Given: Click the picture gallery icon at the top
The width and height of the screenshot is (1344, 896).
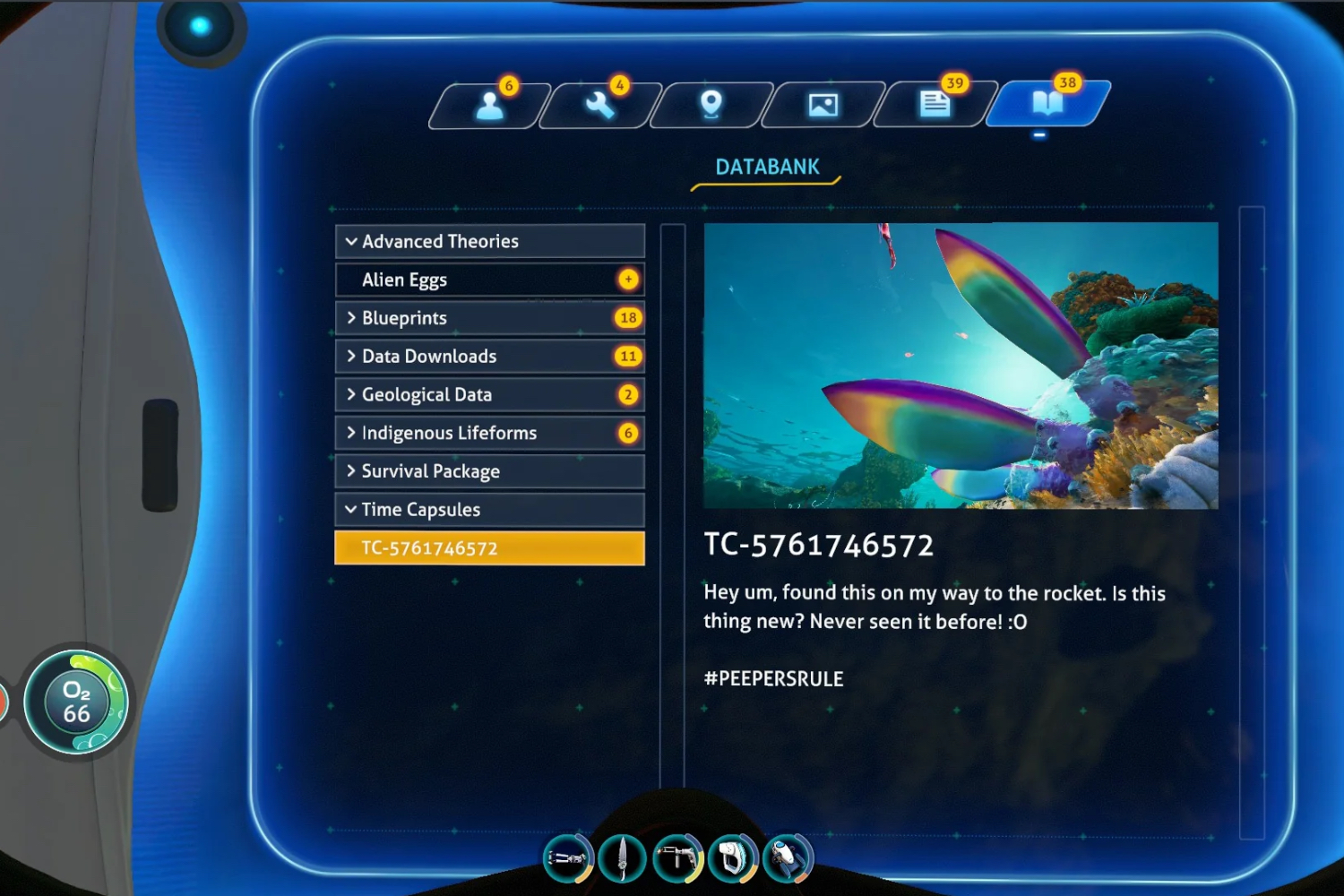Looking at the screenshot, I should [x=824, y=106].
